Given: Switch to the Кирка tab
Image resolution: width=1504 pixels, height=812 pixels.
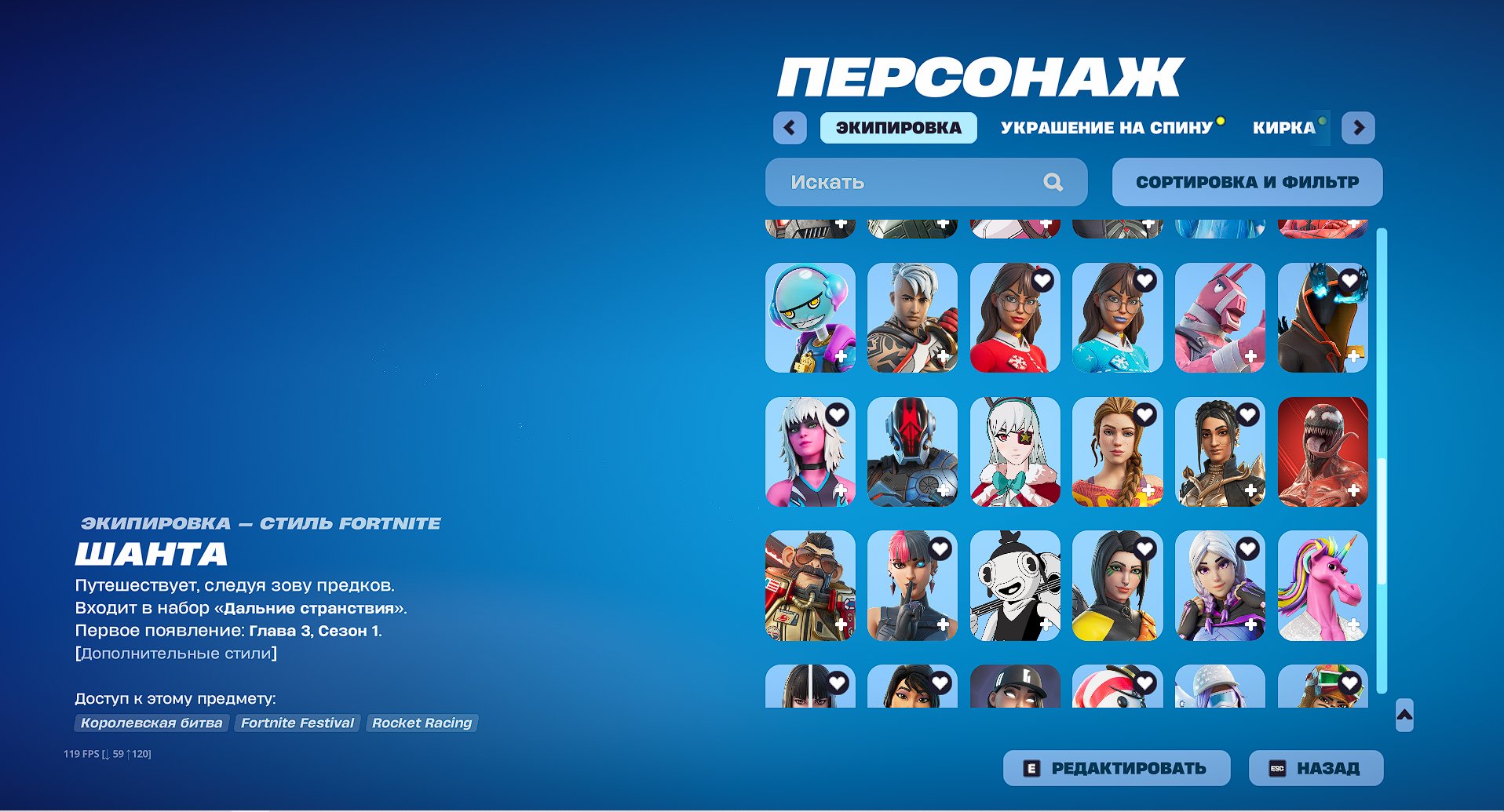Looking at the screenshot, I should 1282,127.
